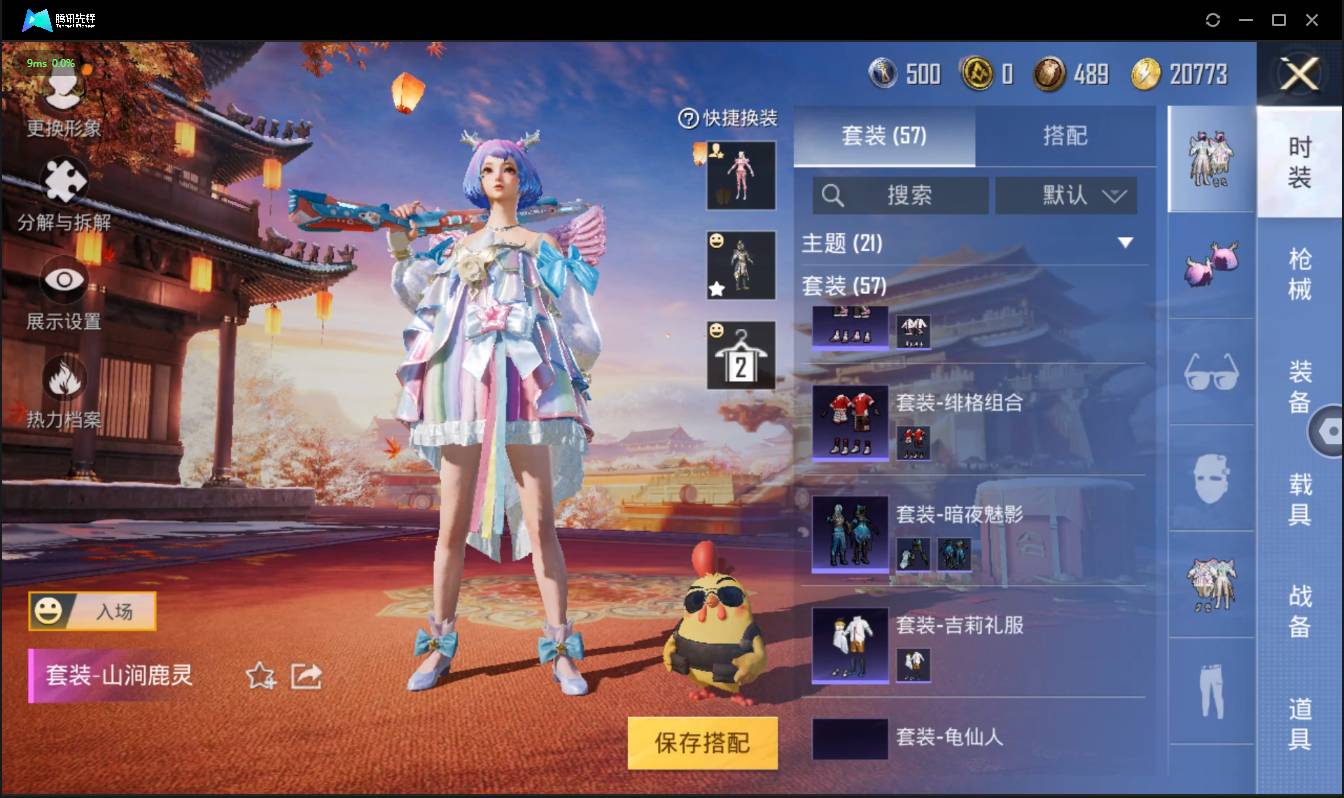Toggle the favorite star for 套装-山涧鹿灵
The height and width of the screenshot is (798, 1344).
[262, 676]
